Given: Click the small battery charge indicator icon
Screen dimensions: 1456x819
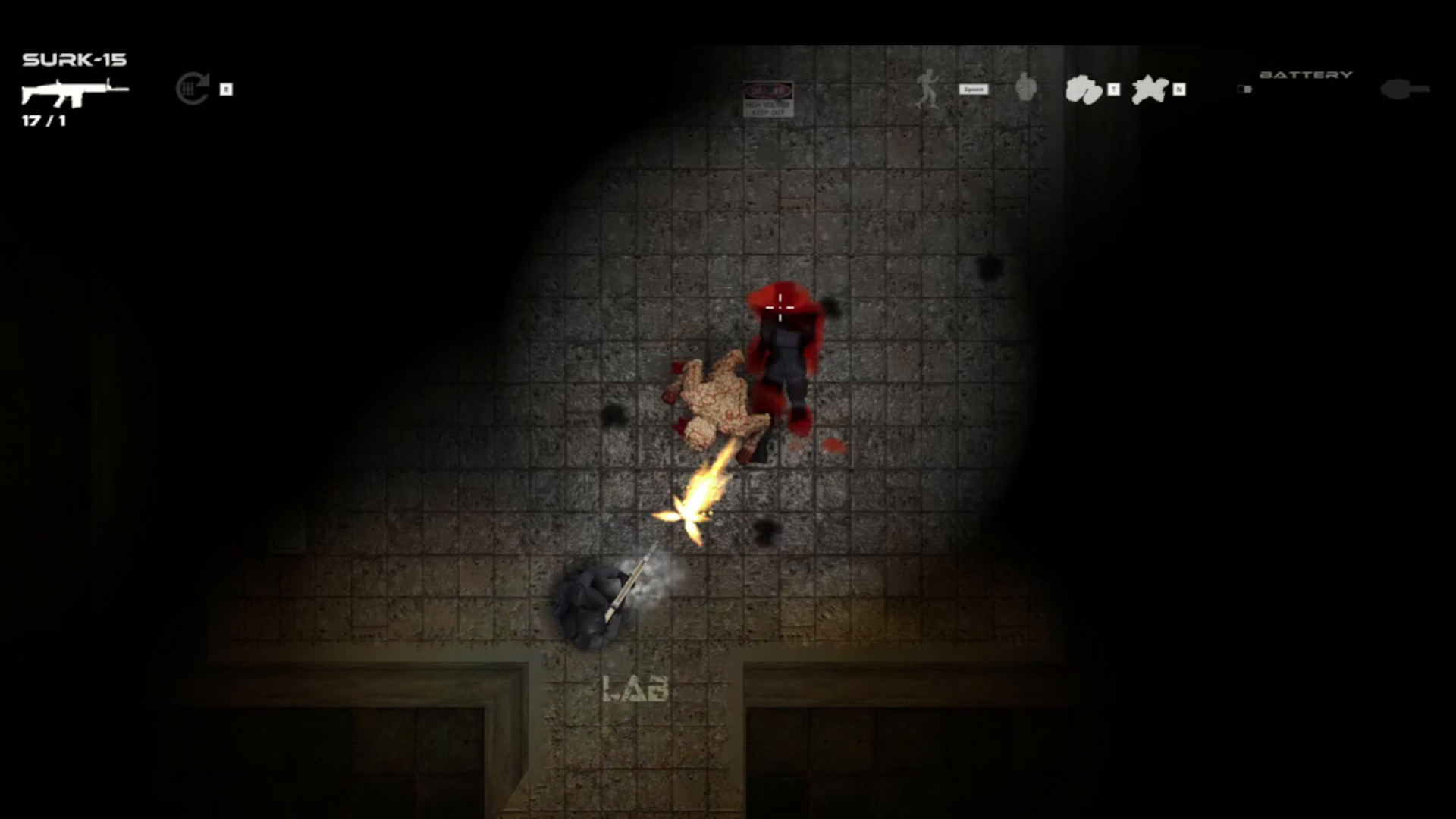Looking at the screenshot, I should pos(1244,89).
